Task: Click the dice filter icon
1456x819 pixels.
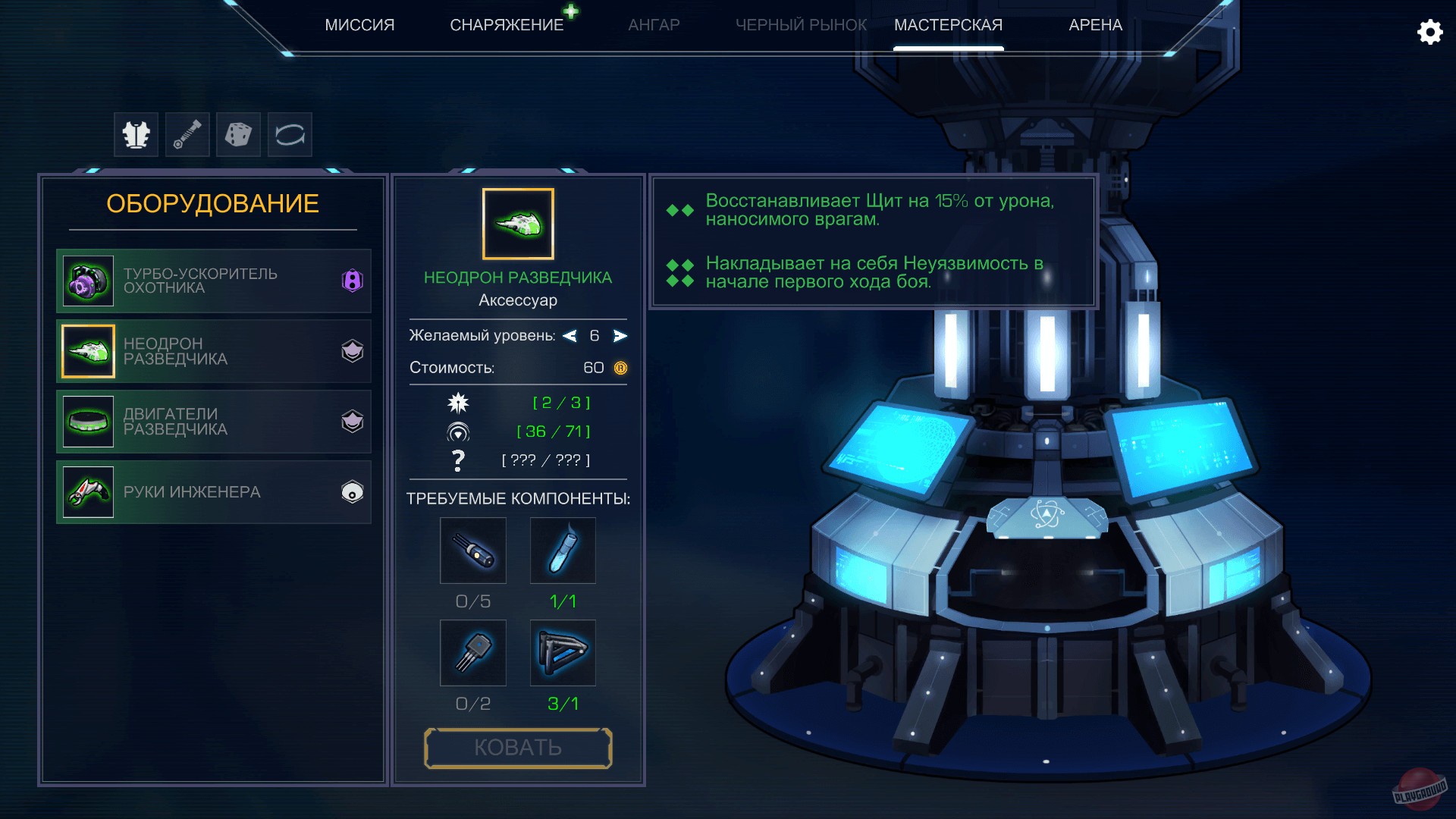Action: click(238, 134)
